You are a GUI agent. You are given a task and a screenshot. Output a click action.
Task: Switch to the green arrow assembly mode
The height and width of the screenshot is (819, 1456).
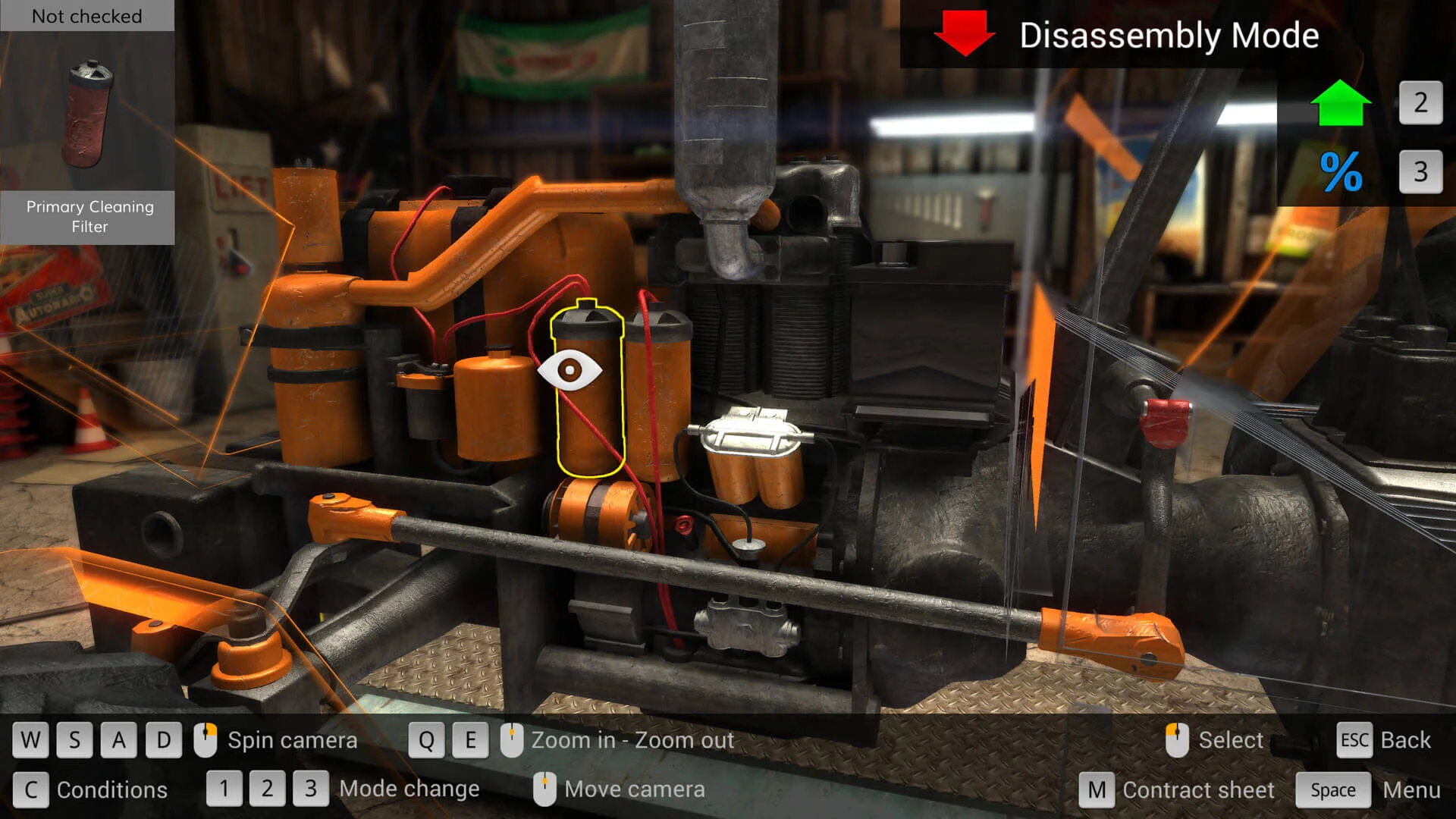pos(1340,103)
